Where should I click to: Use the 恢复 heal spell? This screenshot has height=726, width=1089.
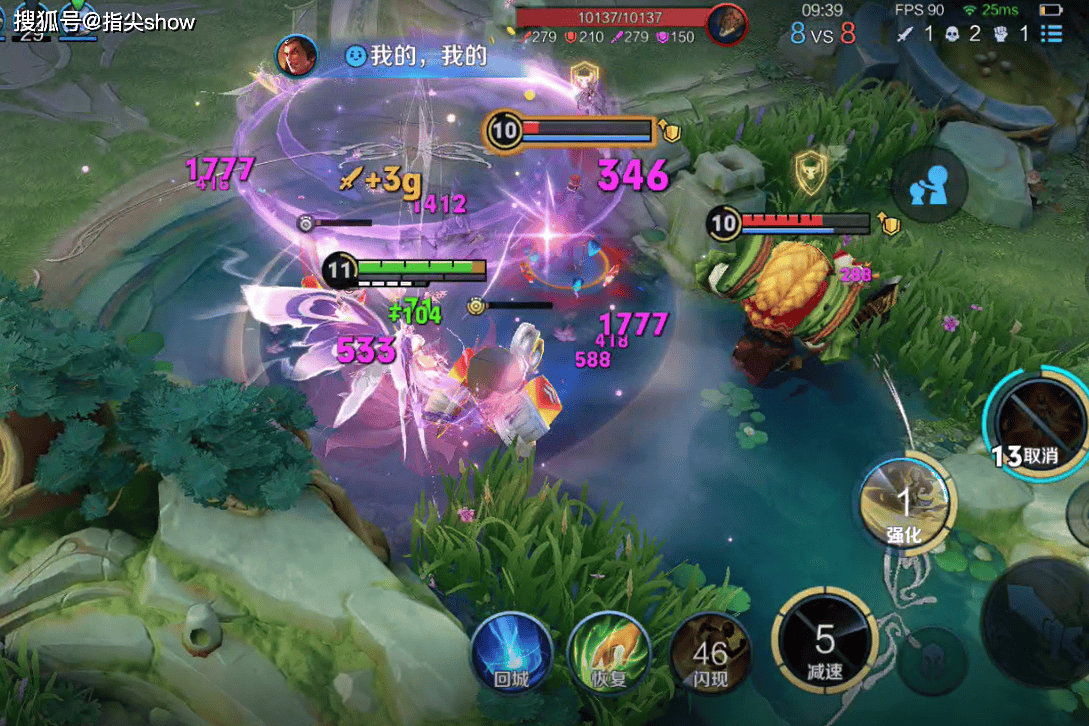[x=606, y=652]
